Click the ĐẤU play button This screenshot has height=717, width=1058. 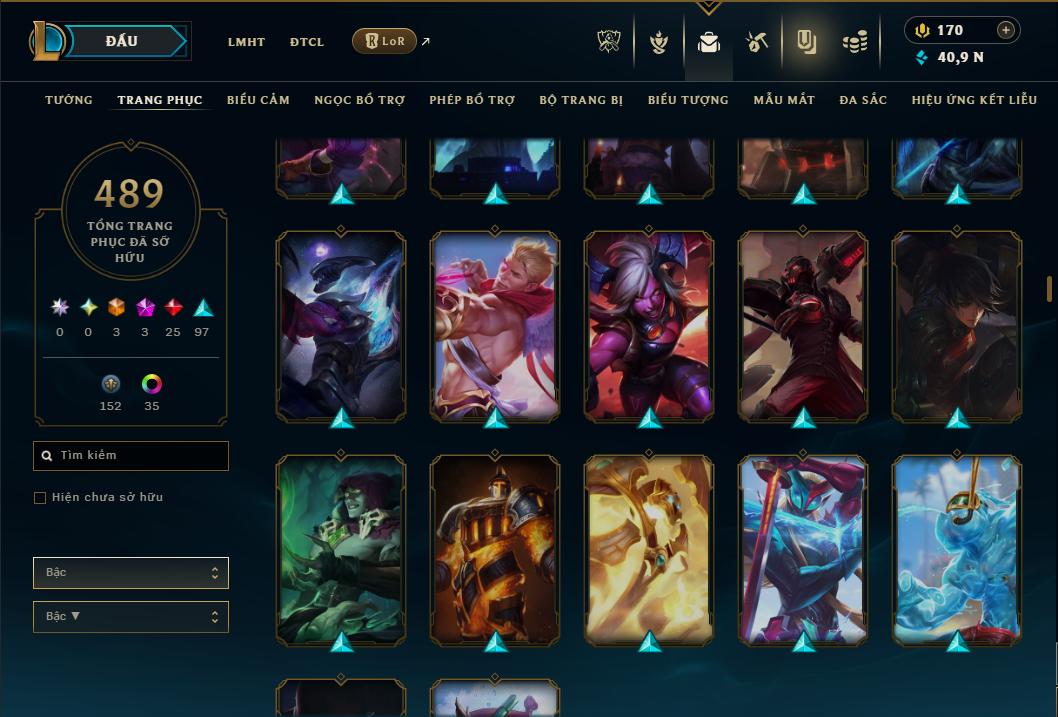point(122,41)
